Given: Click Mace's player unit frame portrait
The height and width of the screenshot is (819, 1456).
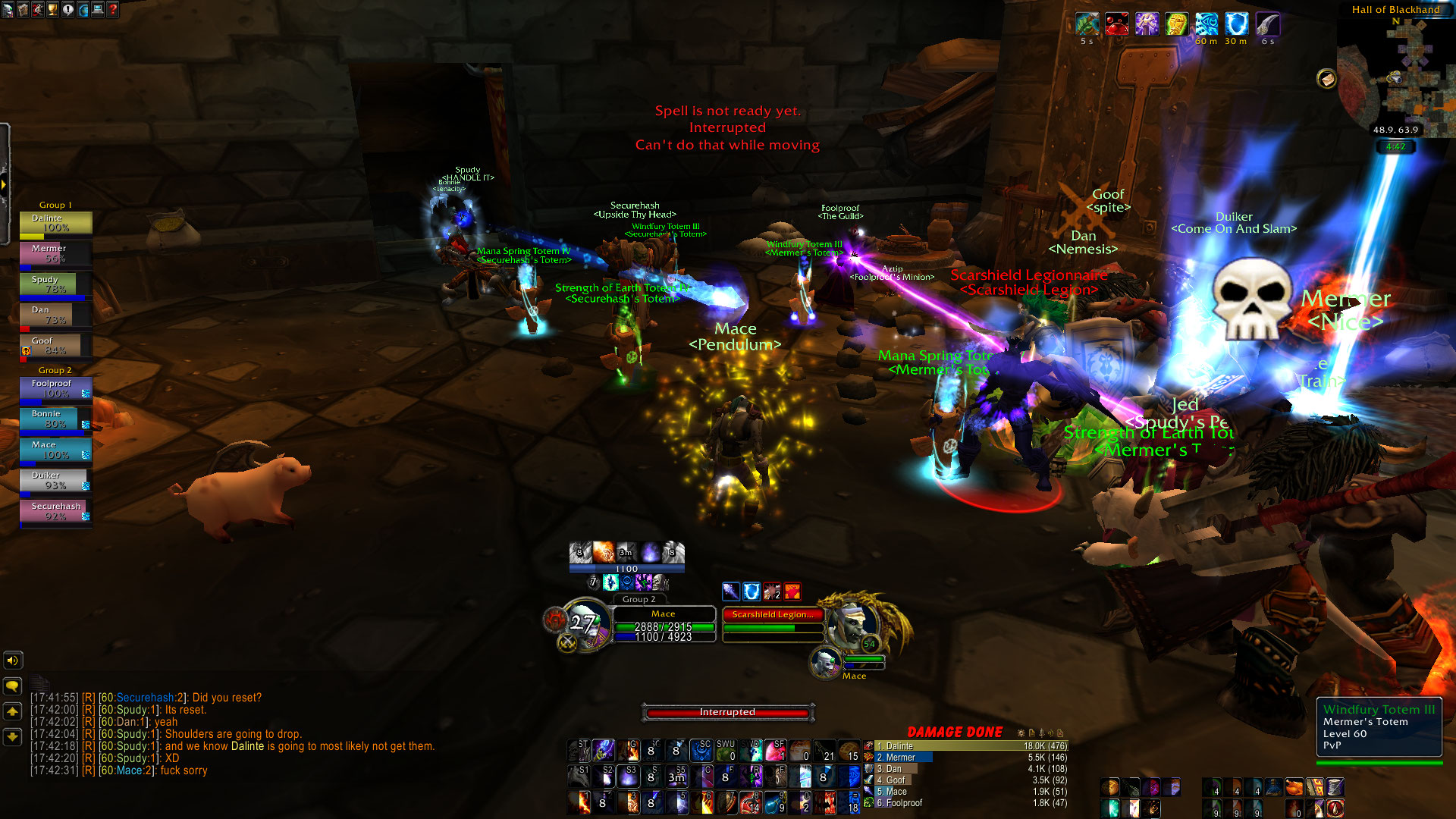Looking at the screenshot, I should pos(585,624).
